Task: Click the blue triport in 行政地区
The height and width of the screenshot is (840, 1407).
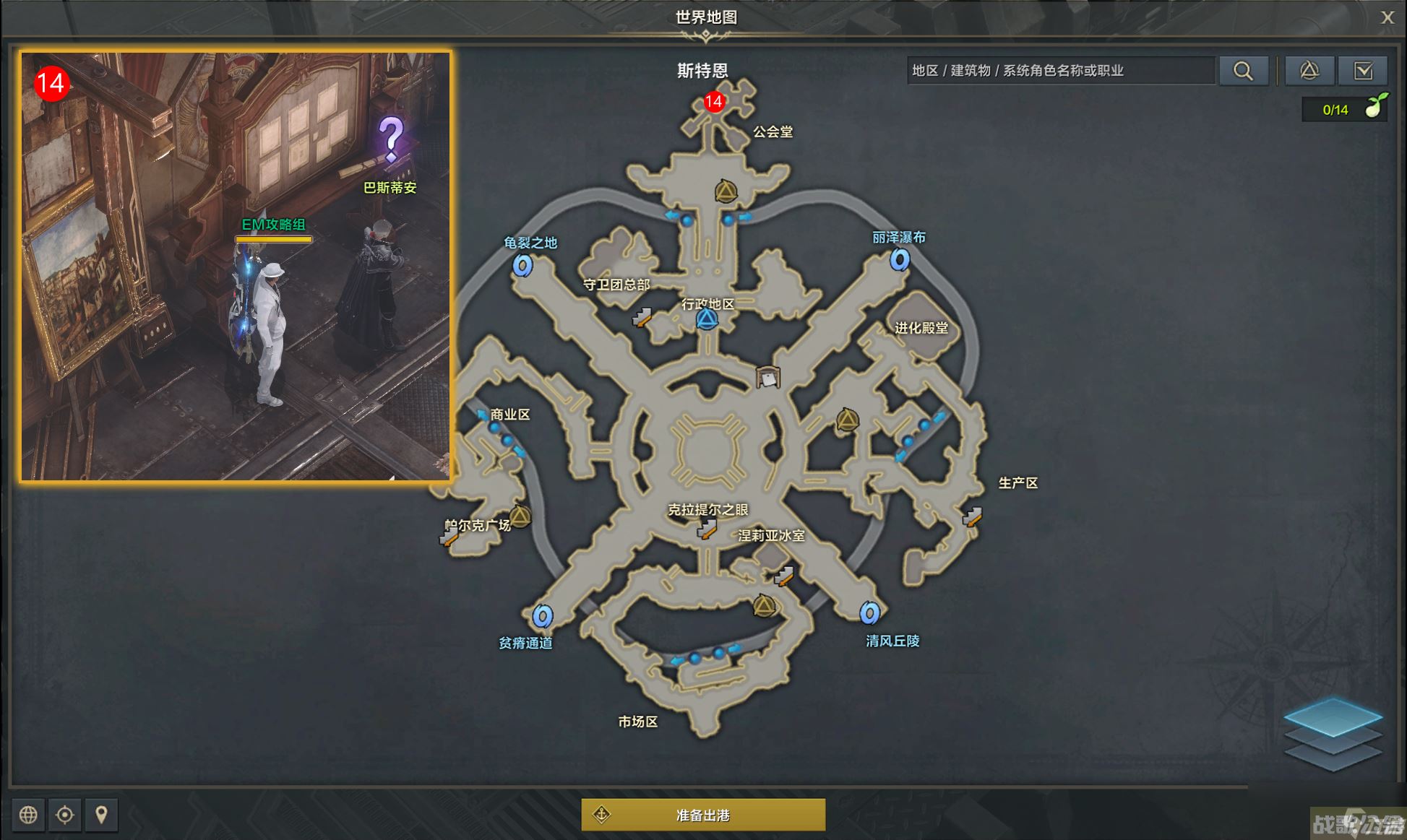Action: pos(707,319)
